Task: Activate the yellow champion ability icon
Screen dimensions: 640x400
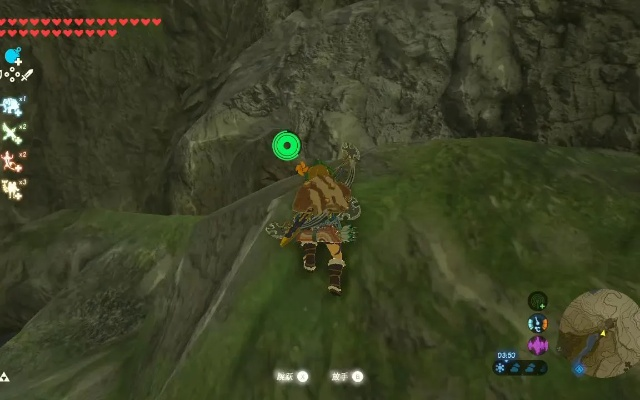Action: coord(12,188)
